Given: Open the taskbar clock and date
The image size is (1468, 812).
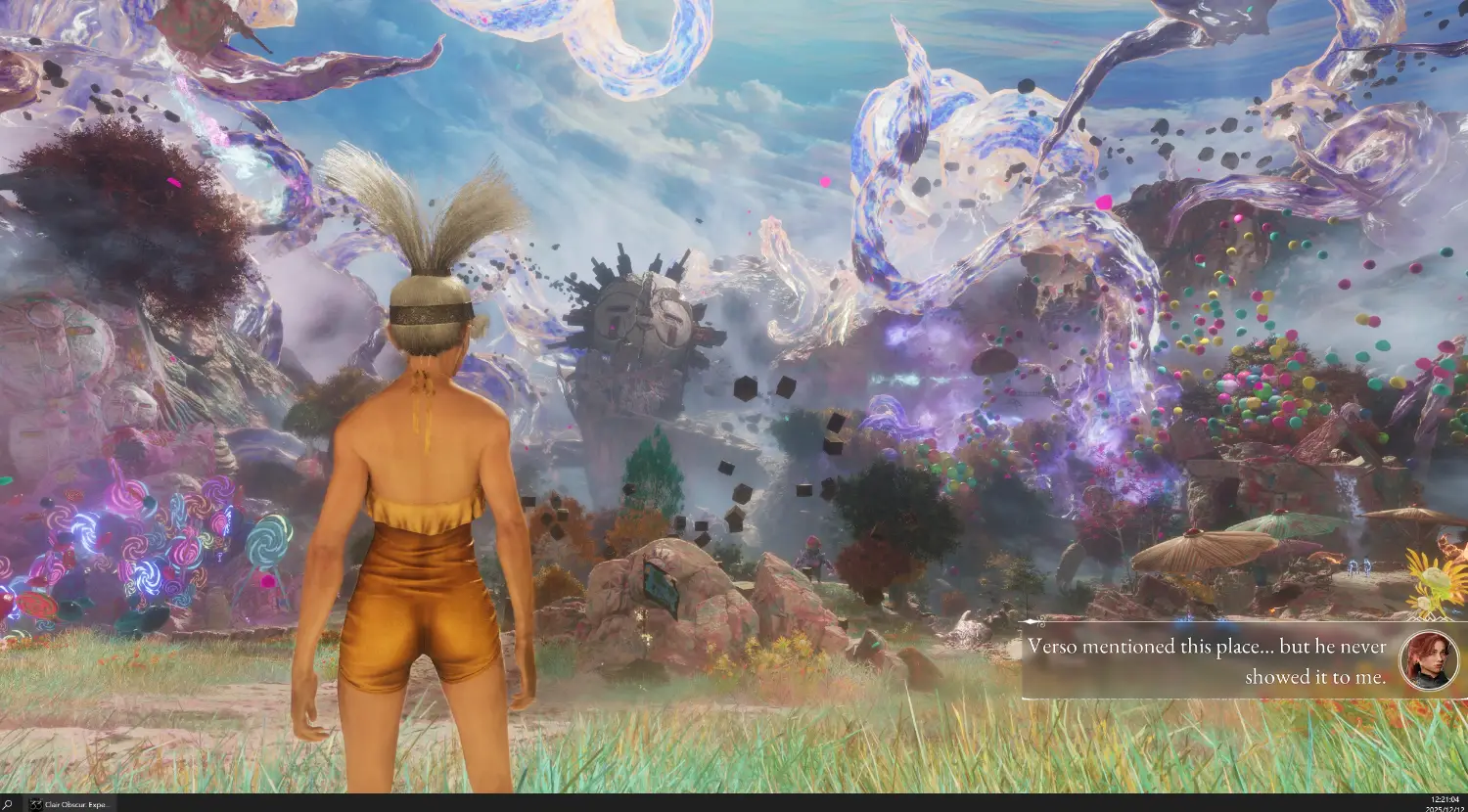Looking at the screenshot, I should click(1445, 804).
